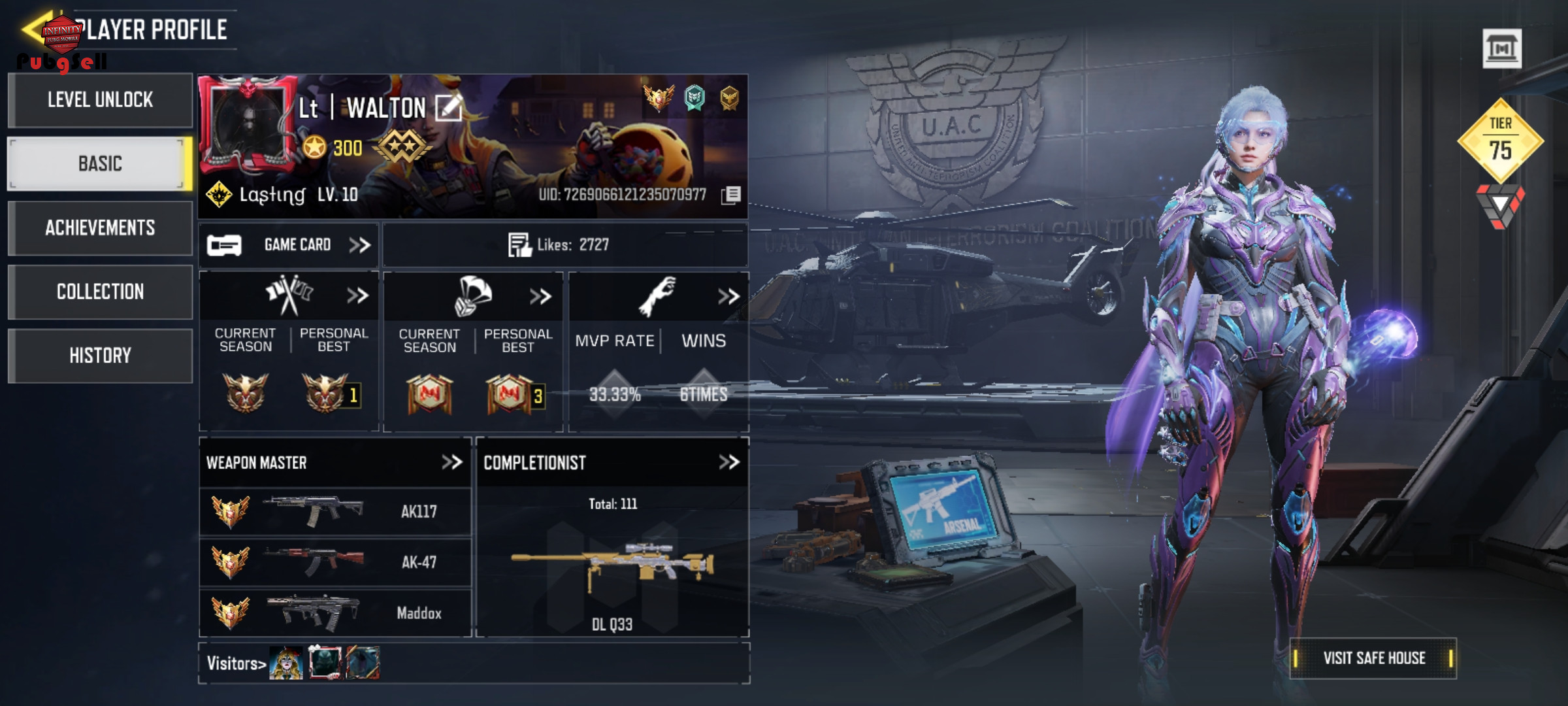
Task: Click the Visit Safe House button
Action: 1373,658
